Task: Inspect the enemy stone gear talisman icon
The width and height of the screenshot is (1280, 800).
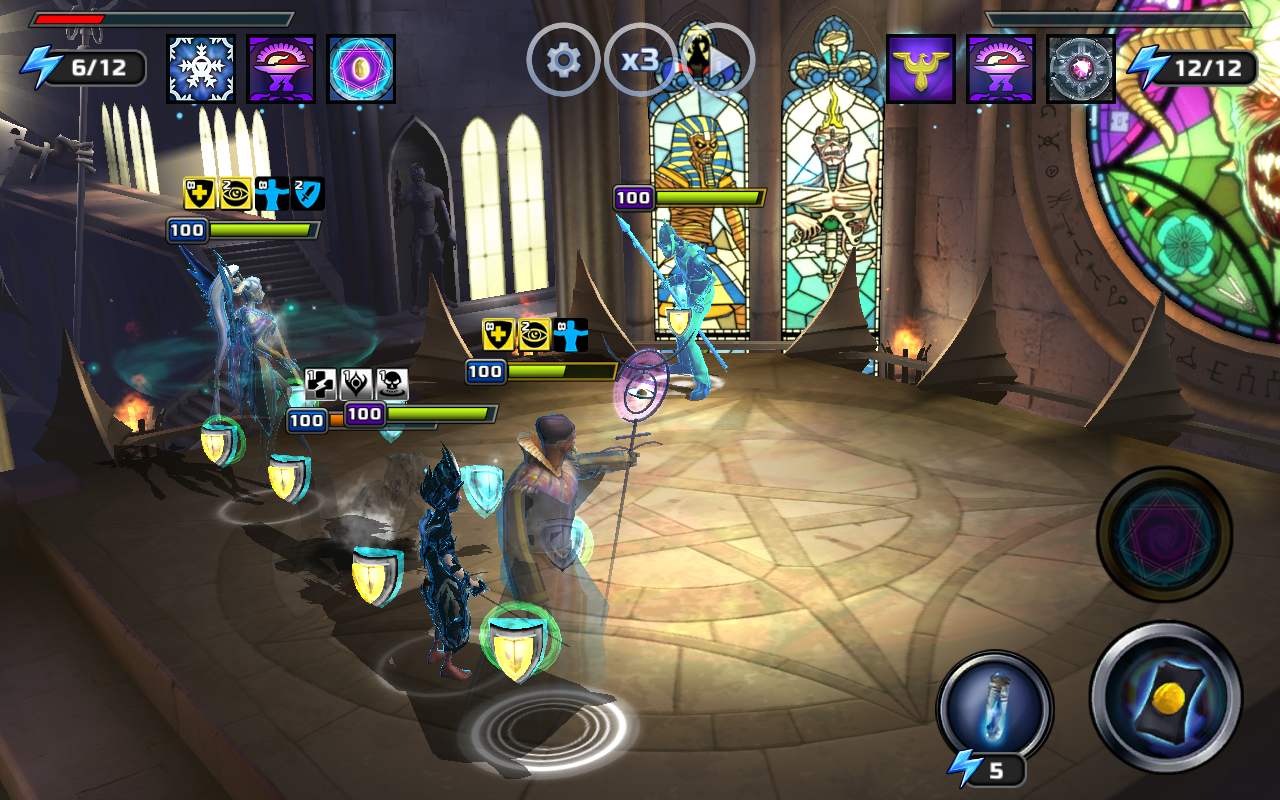Action: (x=1081, y=69)
